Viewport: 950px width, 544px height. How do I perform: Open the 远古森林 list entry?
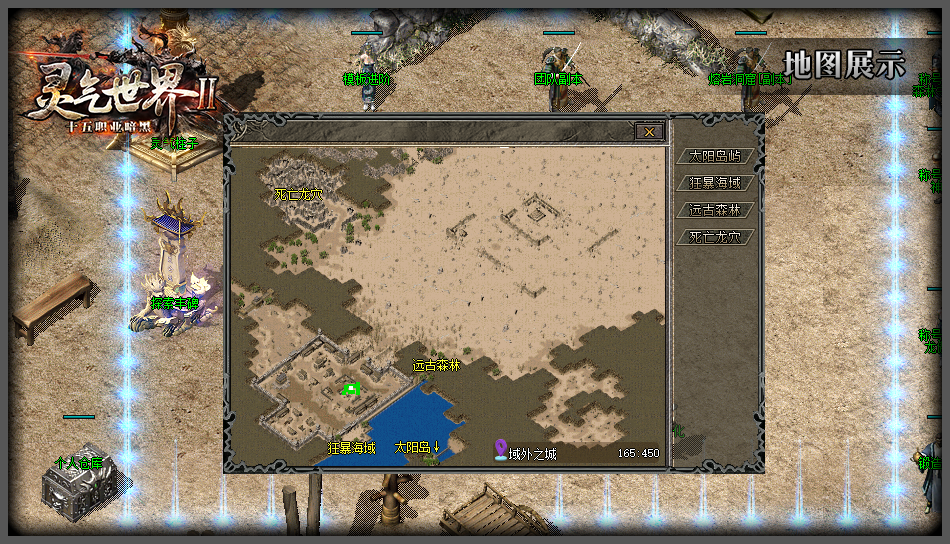(715, 210)
